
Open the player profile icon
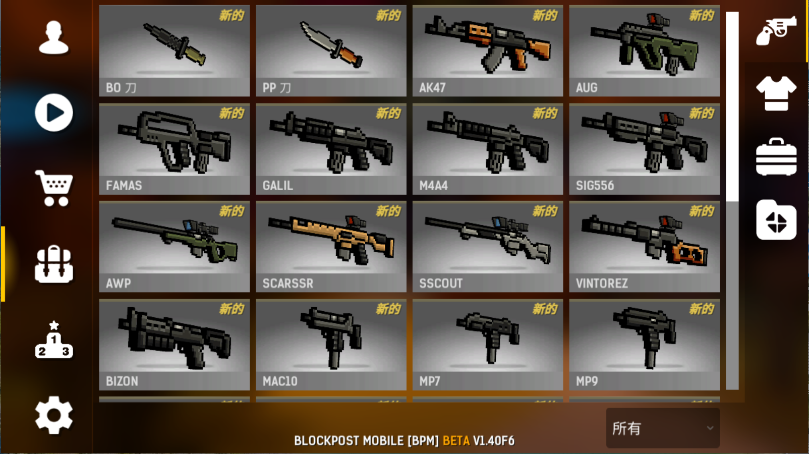pyautogui.click(x=53, y=37)
